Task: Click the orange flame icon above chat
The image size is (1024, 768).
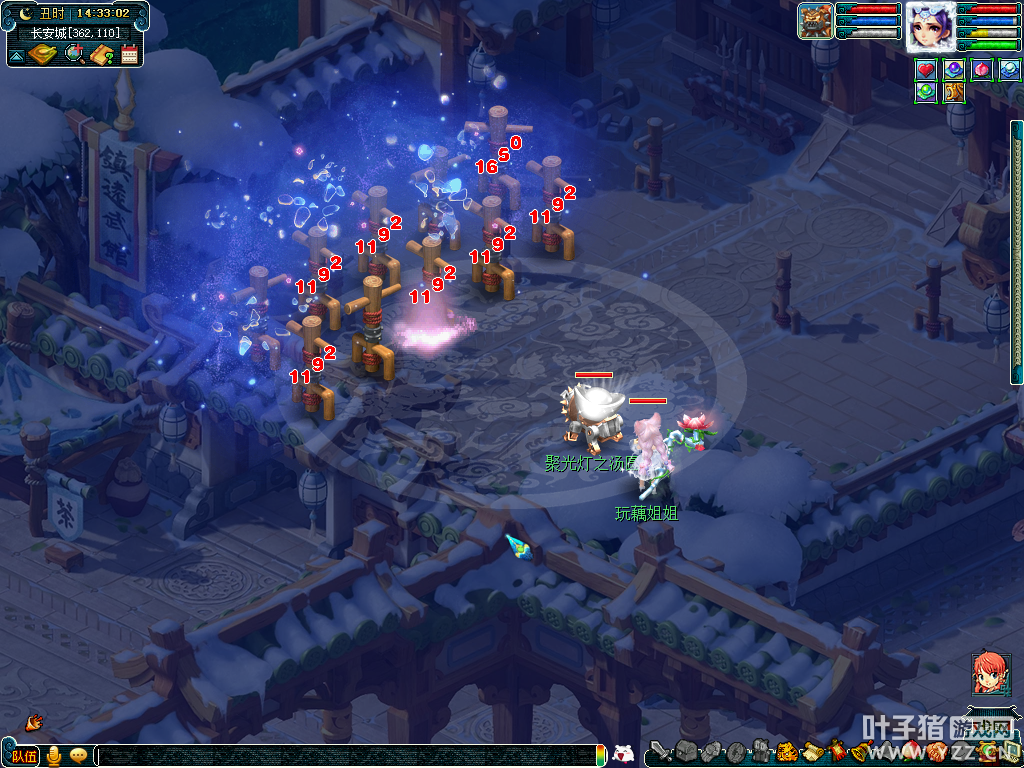Action: (x=33, y=720)
